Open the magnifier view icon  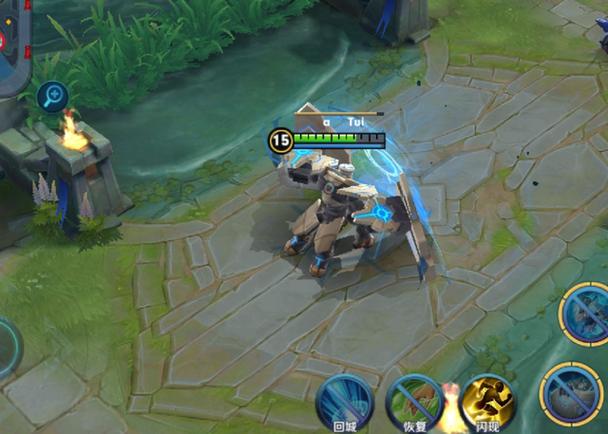(x=50, y=97)
